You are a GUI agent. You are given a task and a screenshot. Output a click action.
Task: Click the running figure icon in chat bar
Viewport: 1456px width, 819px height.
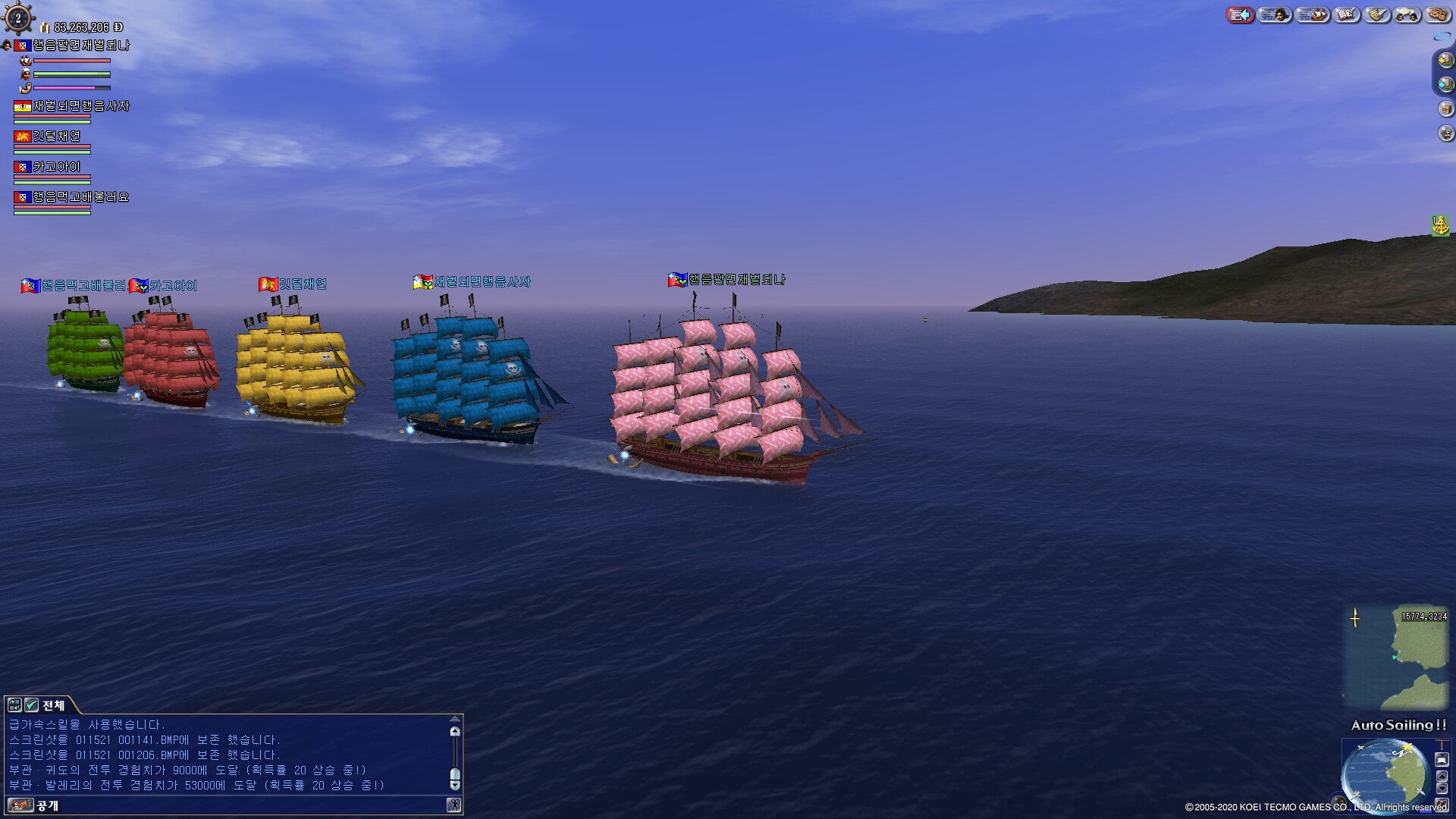pyautogui.click(x=453, y=805)
